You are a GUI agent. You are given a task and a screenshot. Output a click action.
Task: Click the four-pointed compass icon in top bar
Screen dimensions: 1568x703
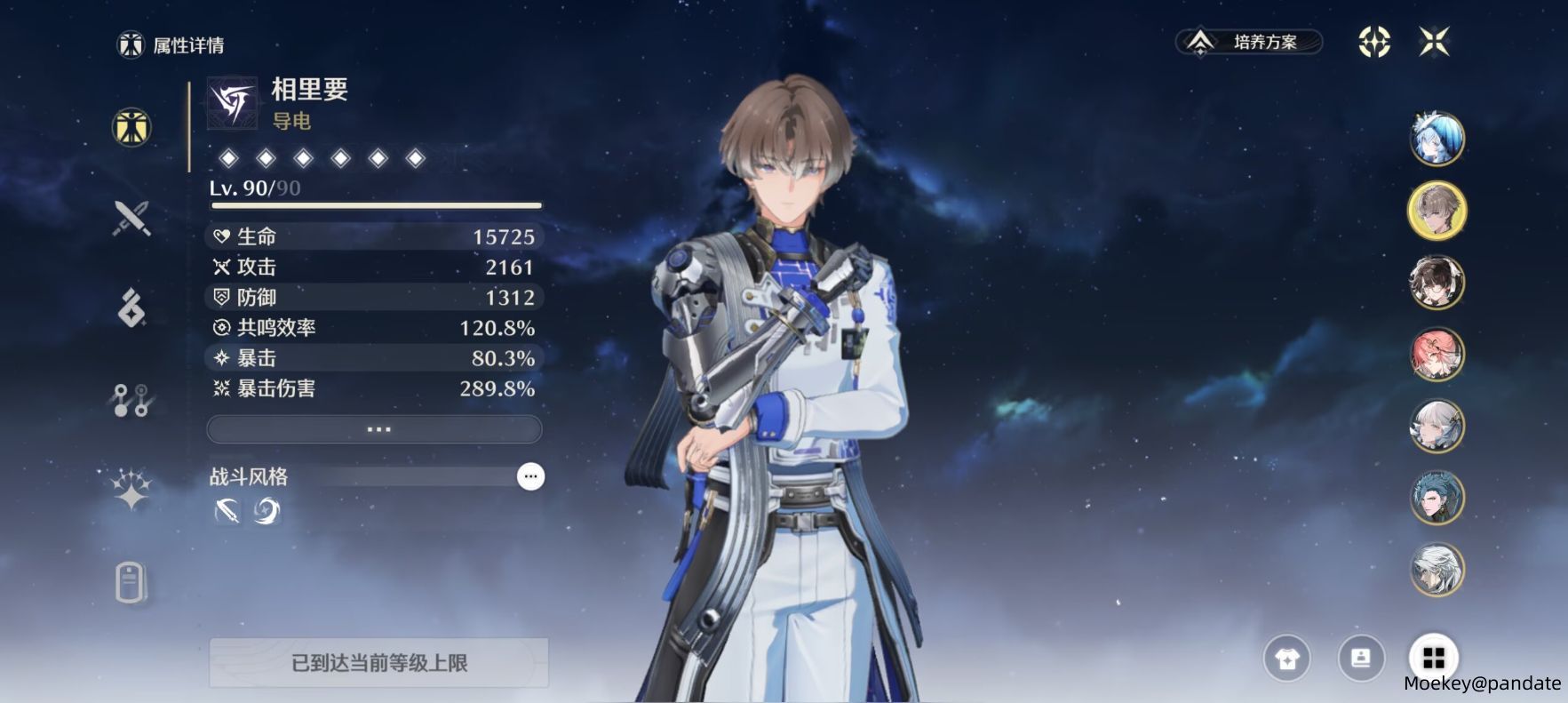(x=1374, y=42)
